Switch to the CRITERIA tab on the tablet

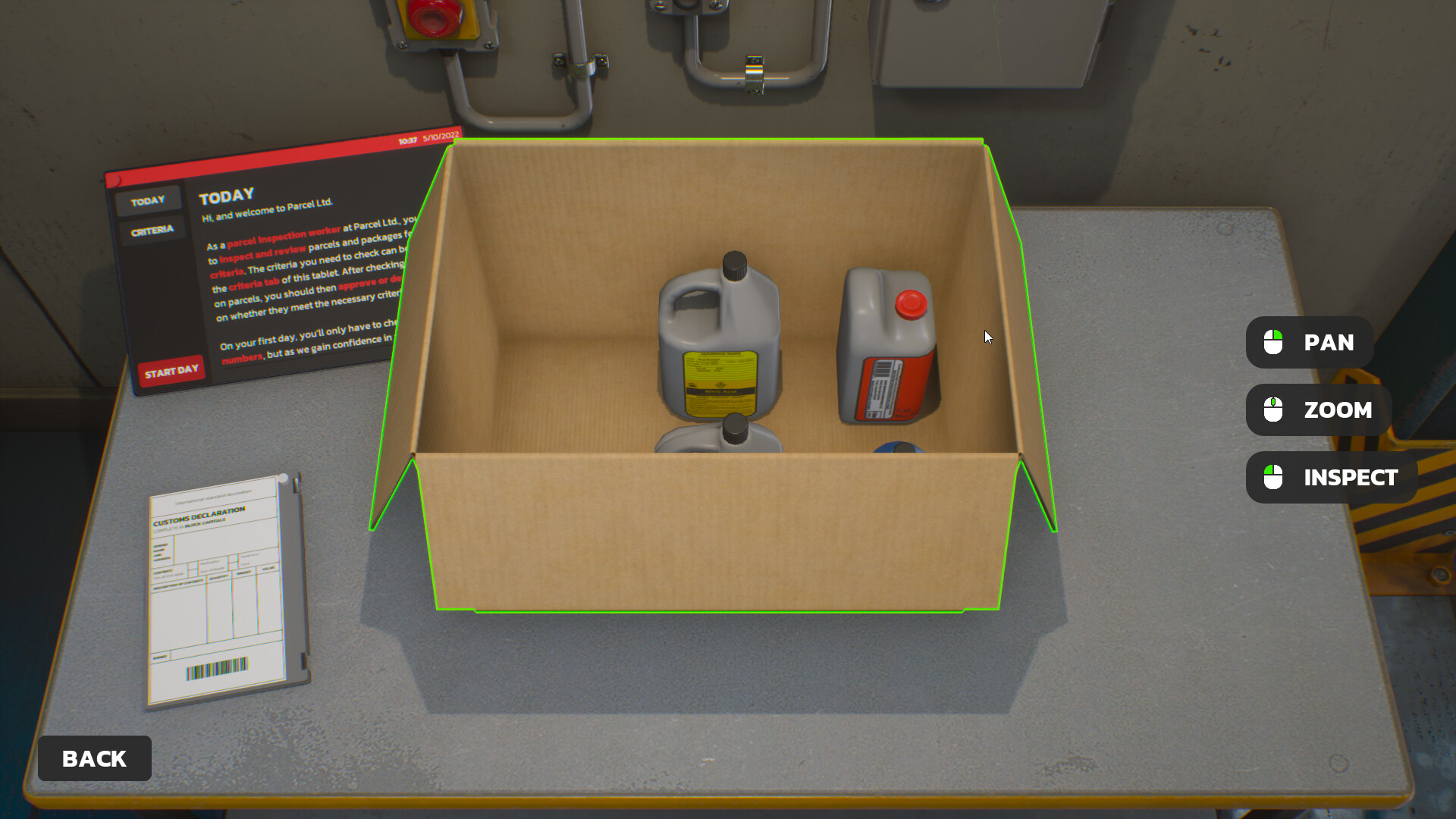click(152, 228)
